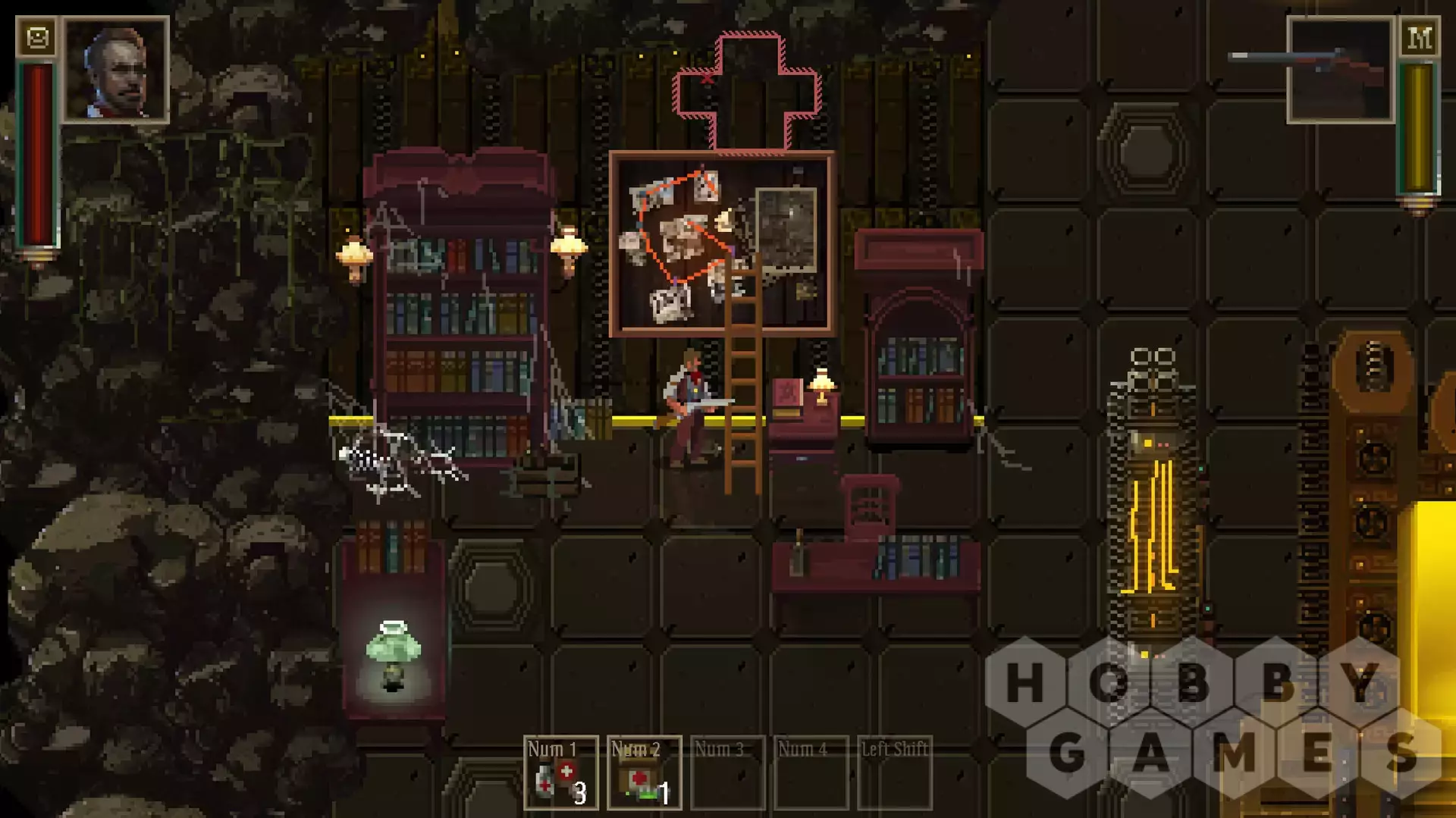
Task: Use the medkit in the Num 1 slot
Action: (560, 773)
